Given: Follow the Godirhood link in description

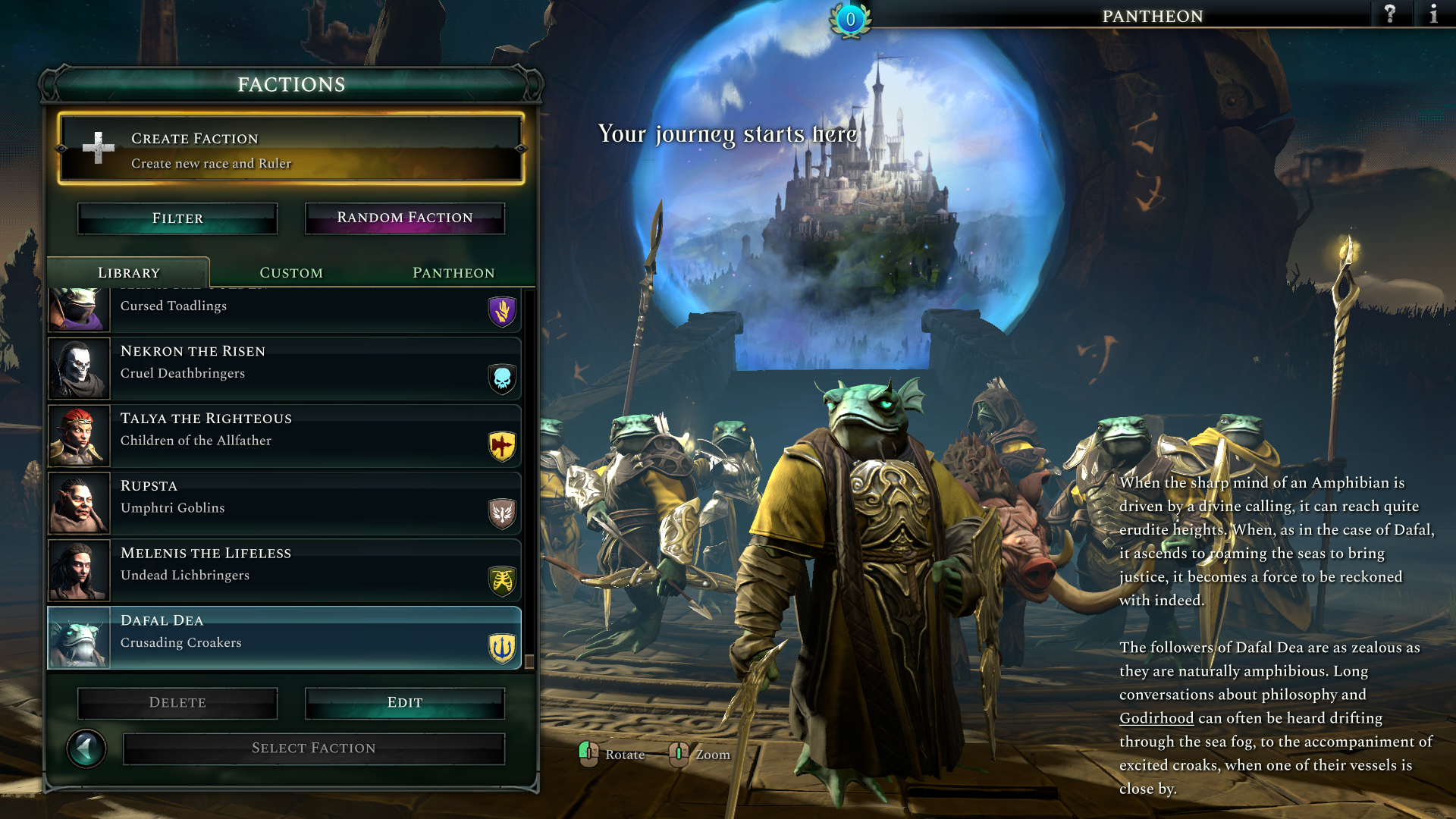Looking at the screenshot, I should click(1156, 718).
